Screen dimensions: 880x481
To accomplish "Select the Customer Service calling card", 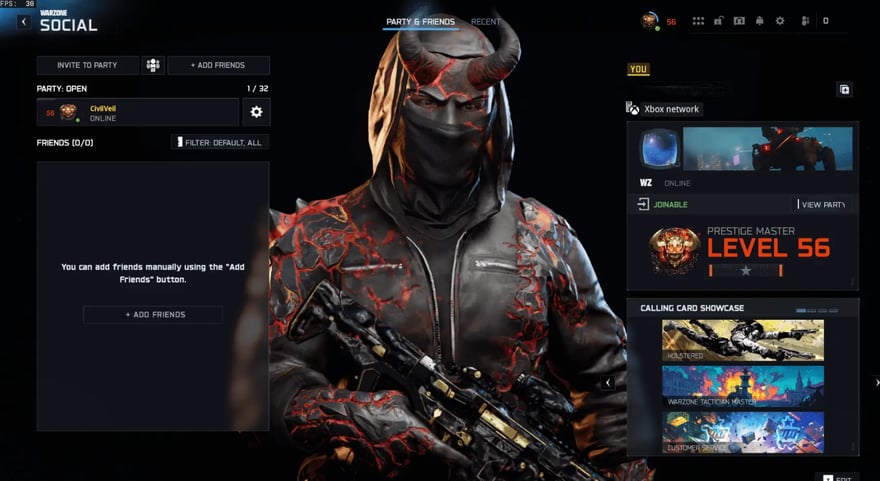I will [x=742, y=432].
